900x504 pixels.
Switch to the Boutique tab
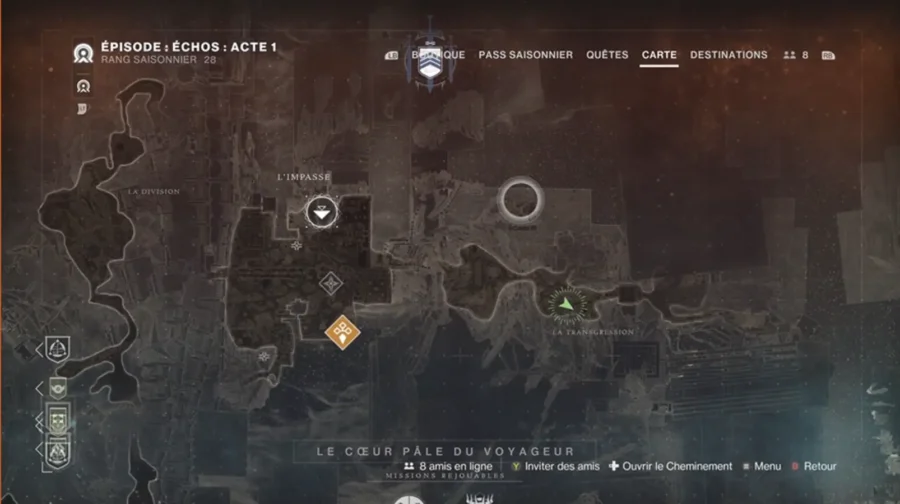(438, 55)
